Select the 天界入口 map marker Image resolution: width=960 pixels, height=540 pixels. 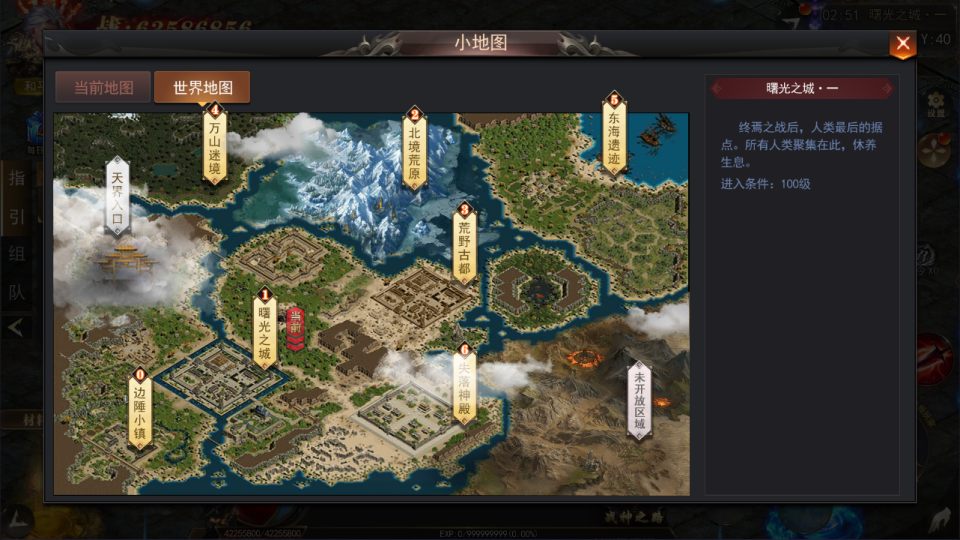tap(117, 196)
